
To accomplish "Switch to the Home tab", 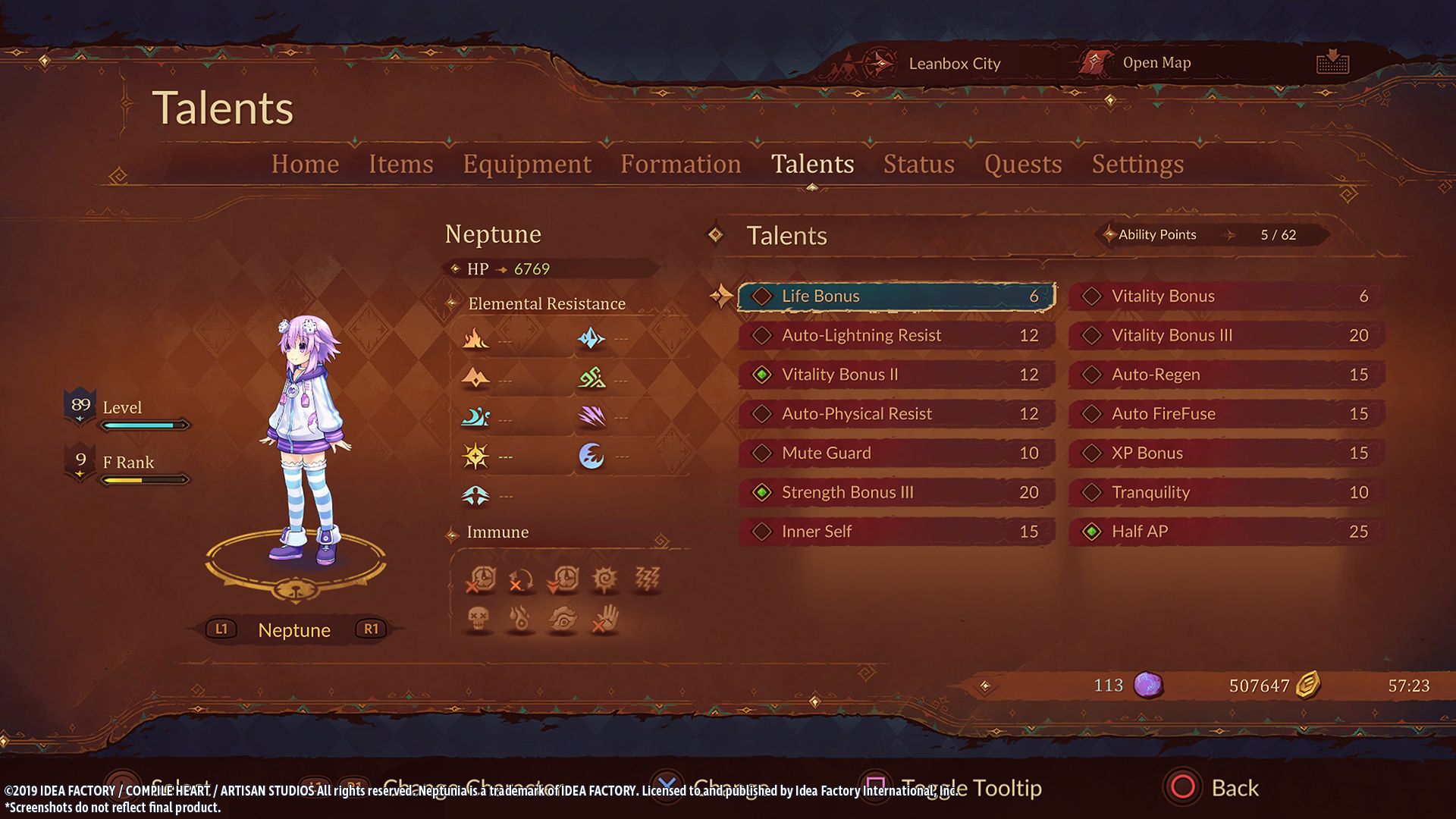I will [x=305, y=164].
